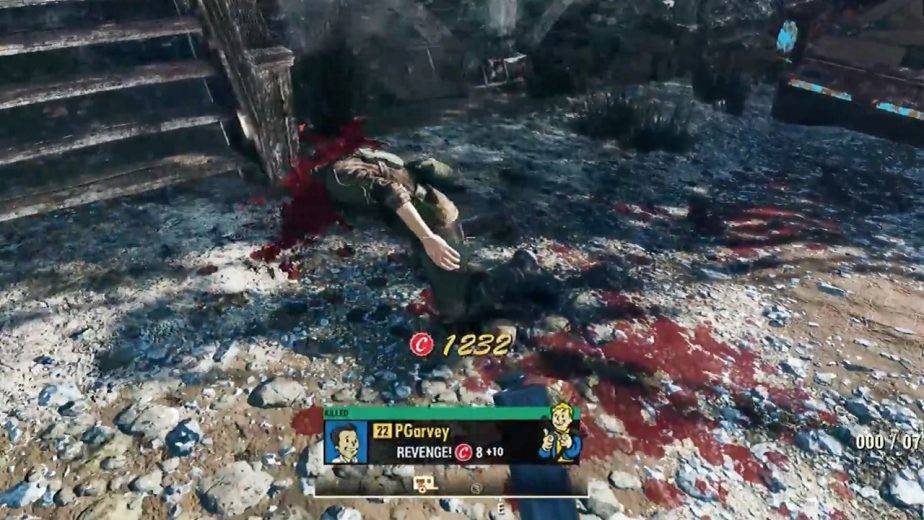
Task: Click the camp marker on the compass bar
Action: click(x=423, y=484)
